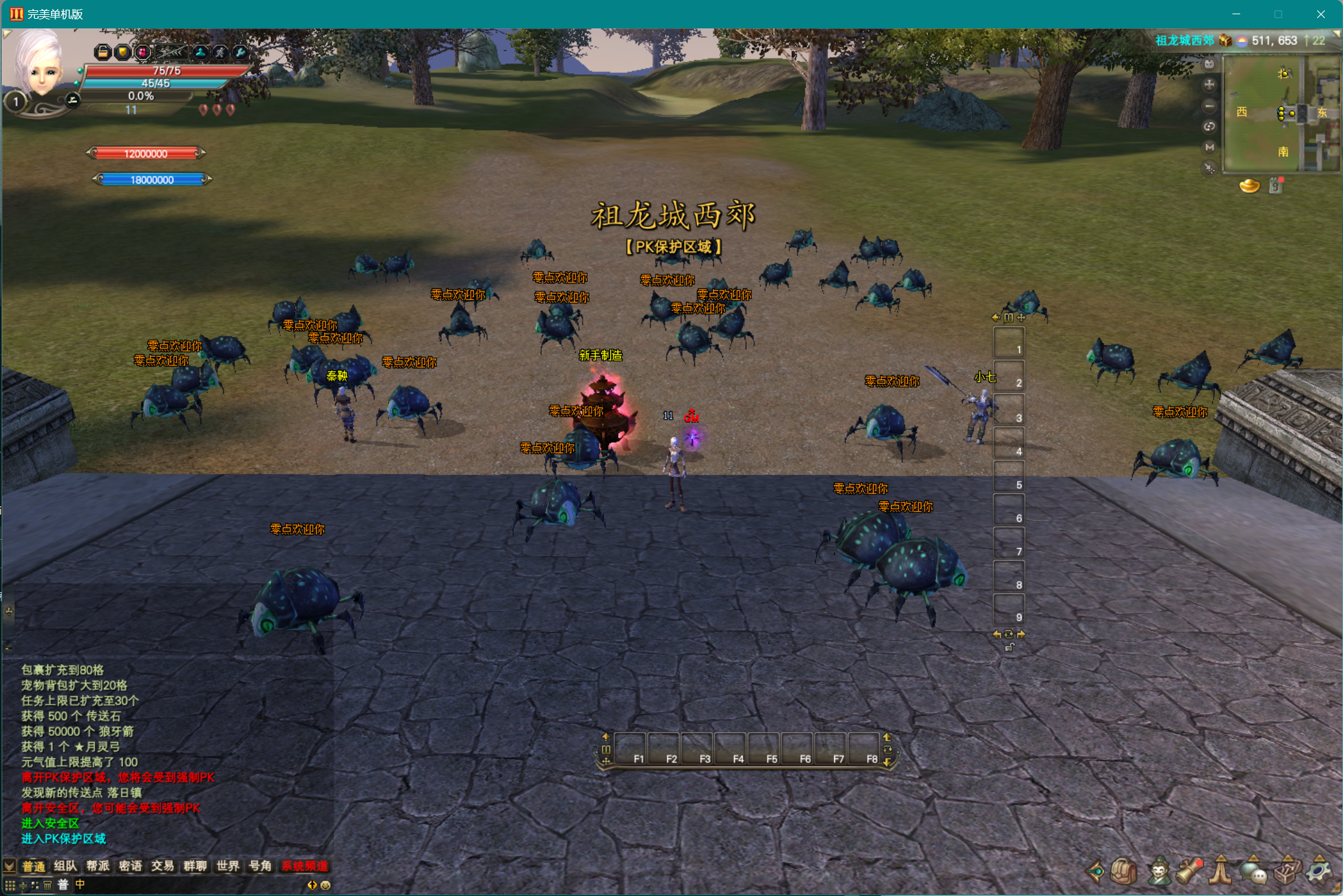Screen dimensions: 1343x896
Task: Open world map with the M button
Action: pos(1209,147)
